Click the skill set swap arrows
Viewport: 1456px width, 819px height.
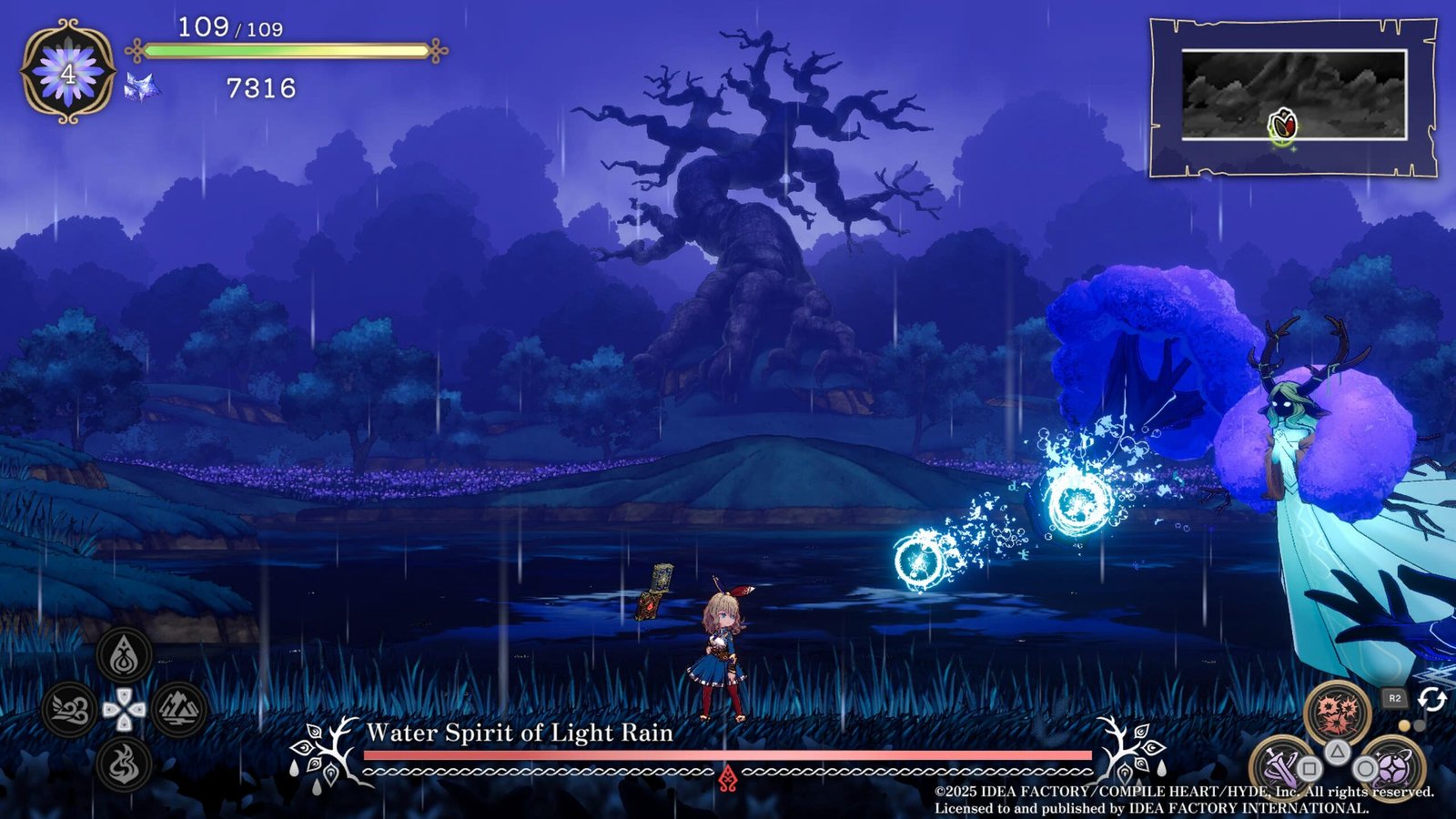pyautogui.click(x=1432, y=699)
